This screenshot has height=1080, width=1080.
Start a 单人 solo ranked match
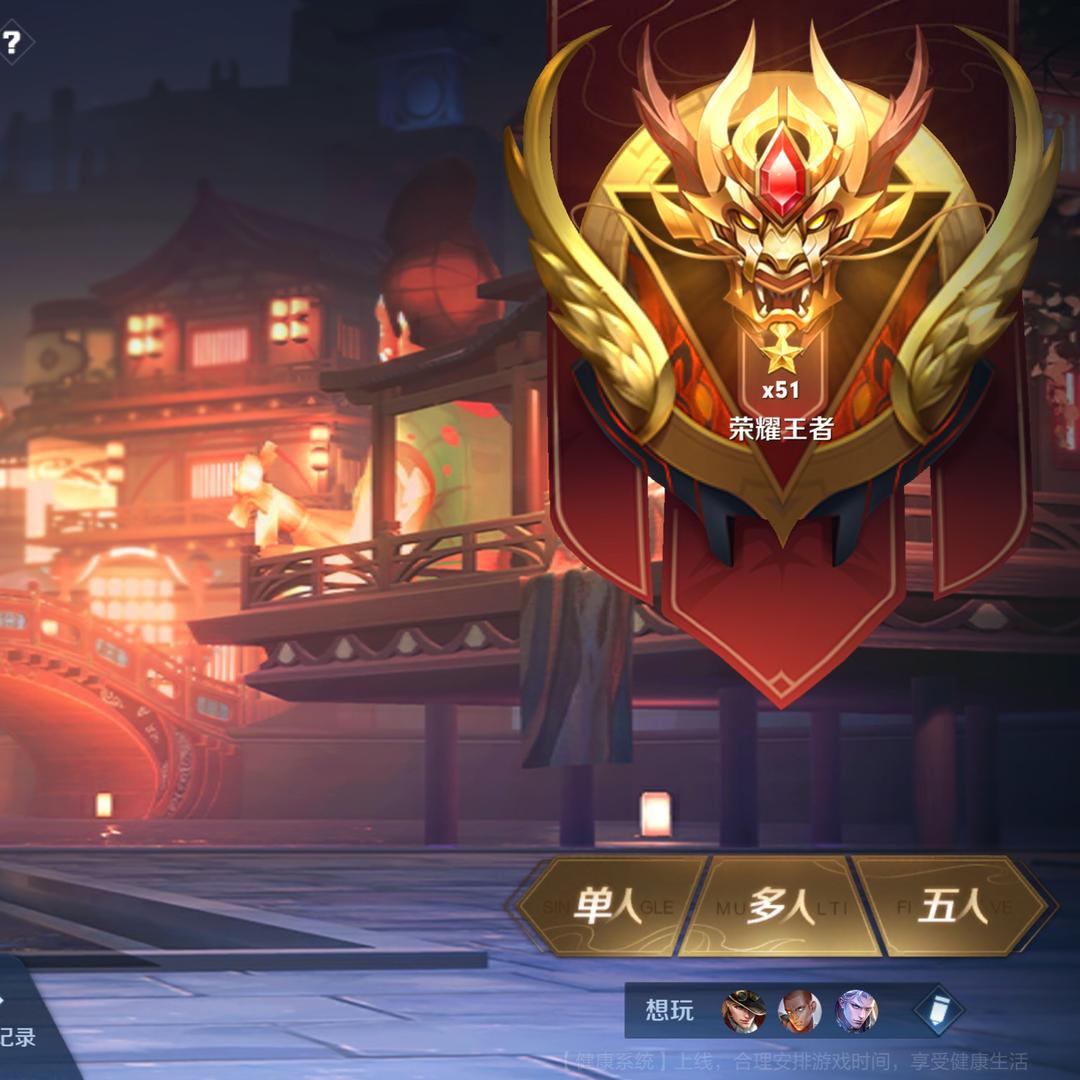pyautogui.click(x=610, y=906)
